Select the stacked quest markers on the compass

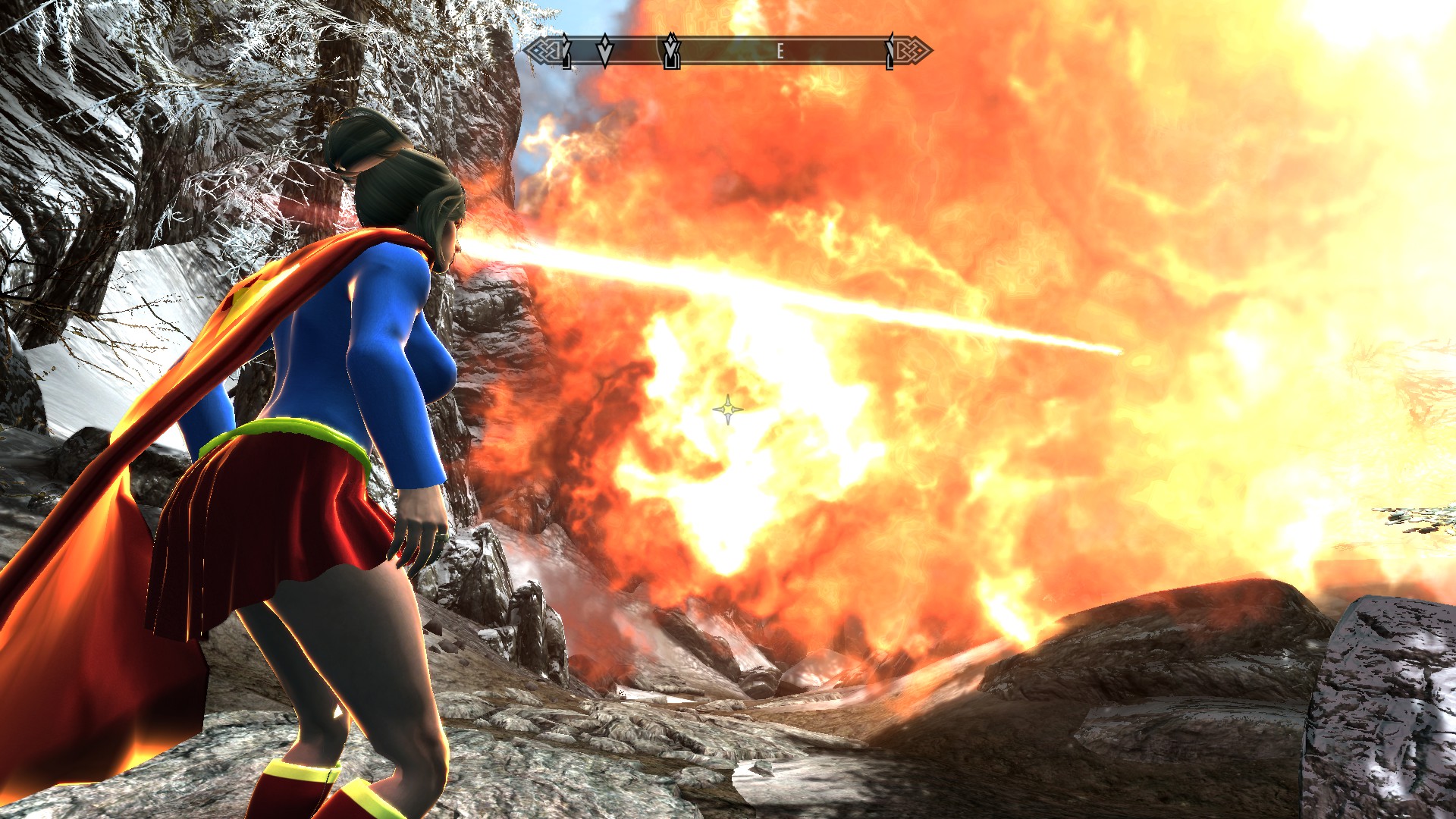tap(671, 52)
